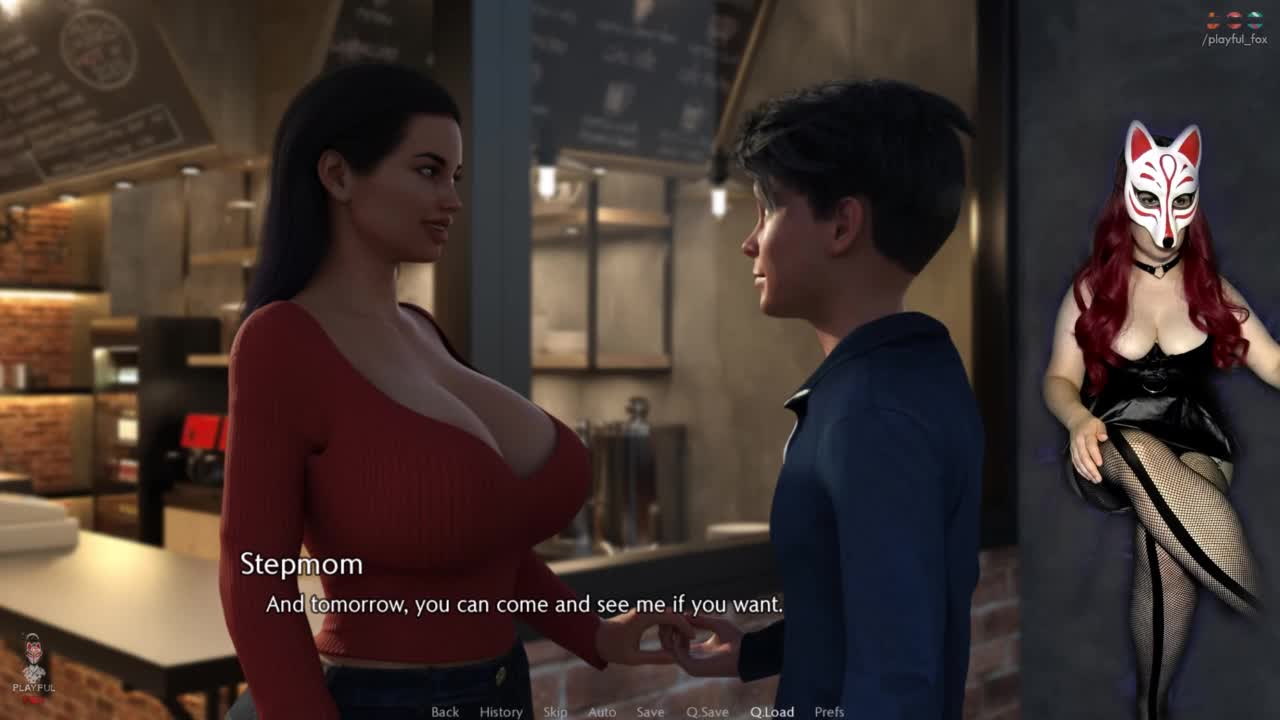Activate Skip to fast-forward dialogue
This screenshot has width=1280, height=720.
(555, 712)
